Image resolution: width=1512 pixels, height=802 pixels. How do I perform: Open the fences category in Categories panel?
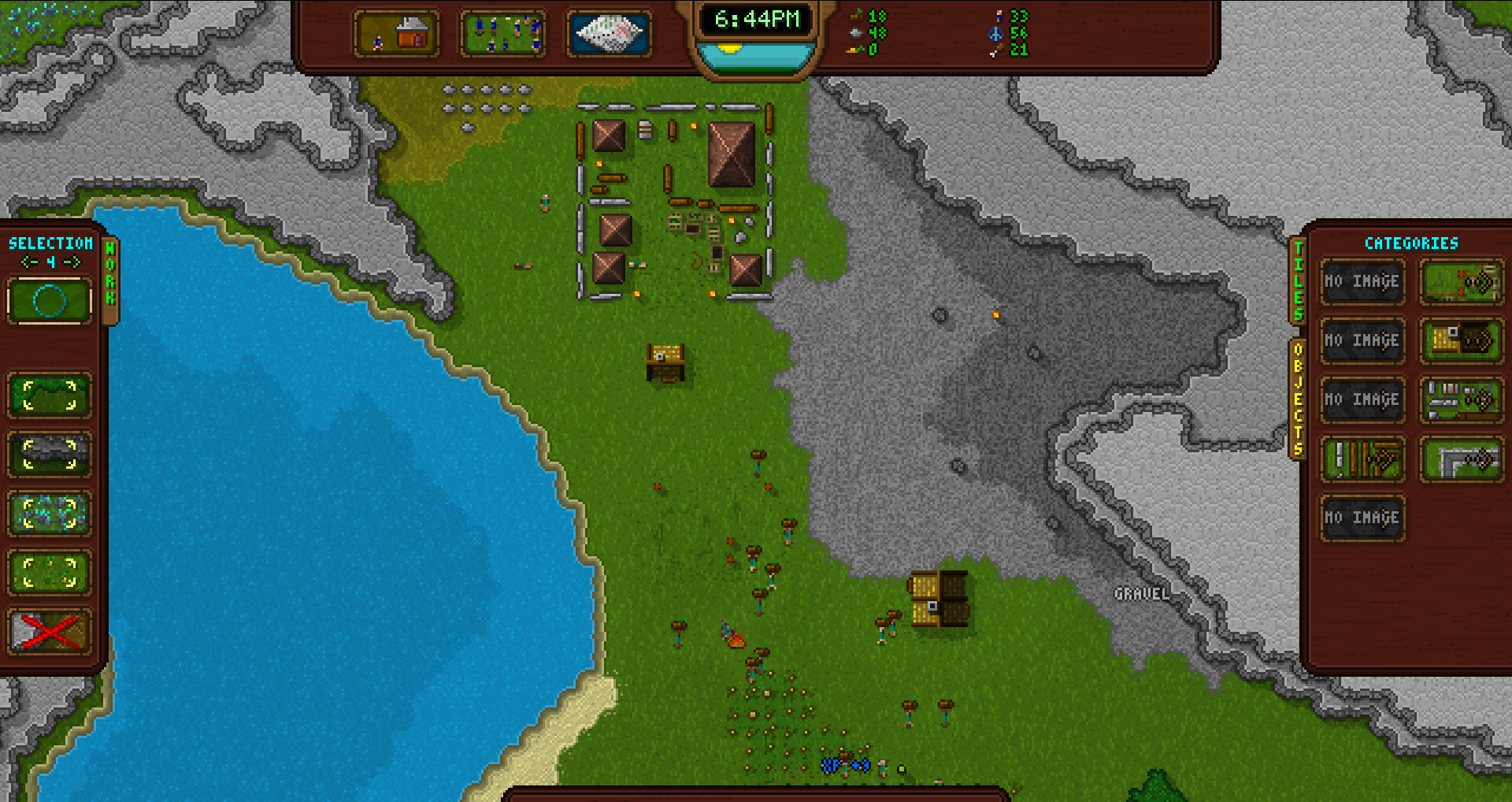pos(1461,282)
